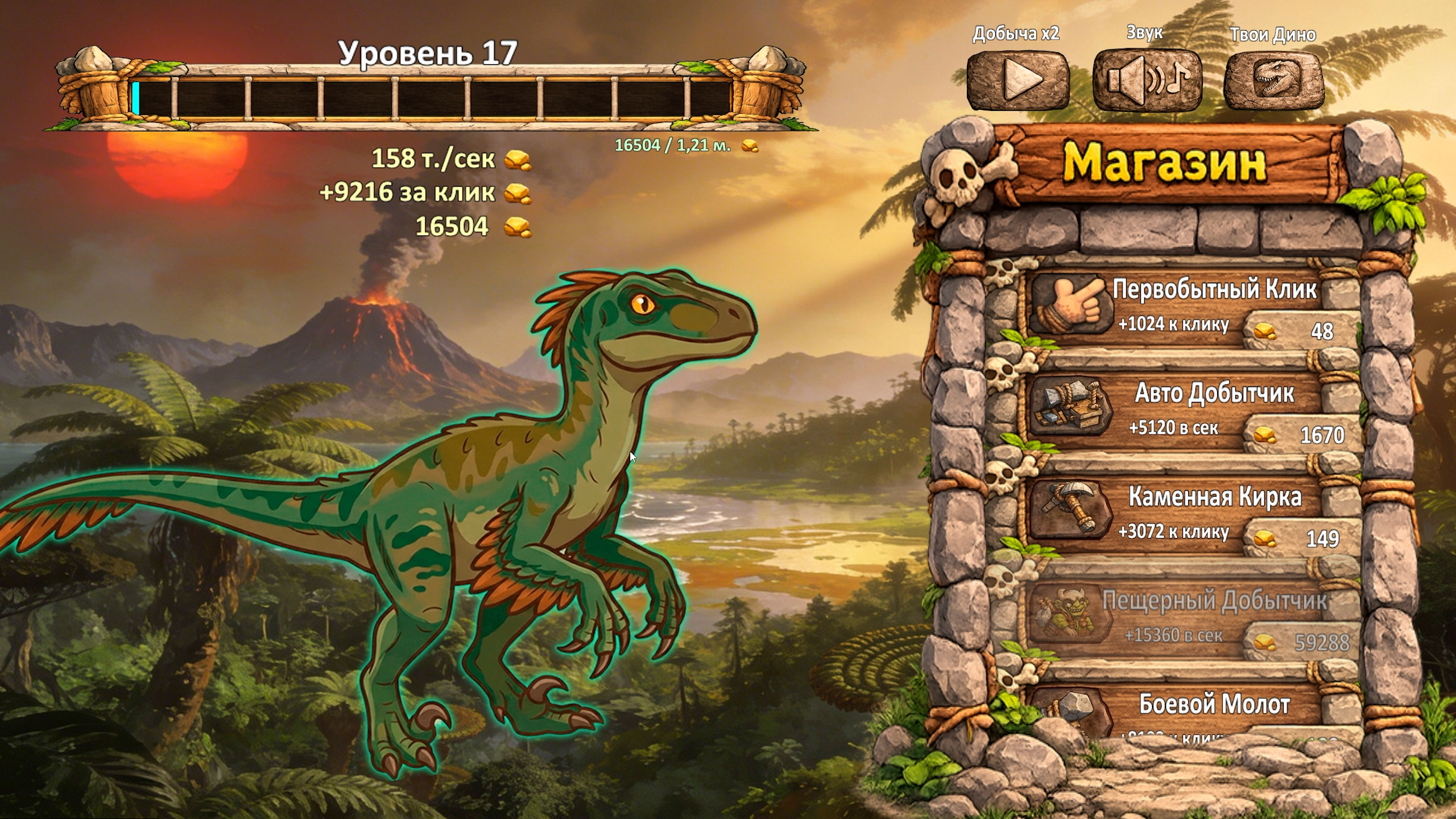Activate the Добыча x2 bonus button
Viewport: 1456px width, 819px height.
pos(1018,80)
